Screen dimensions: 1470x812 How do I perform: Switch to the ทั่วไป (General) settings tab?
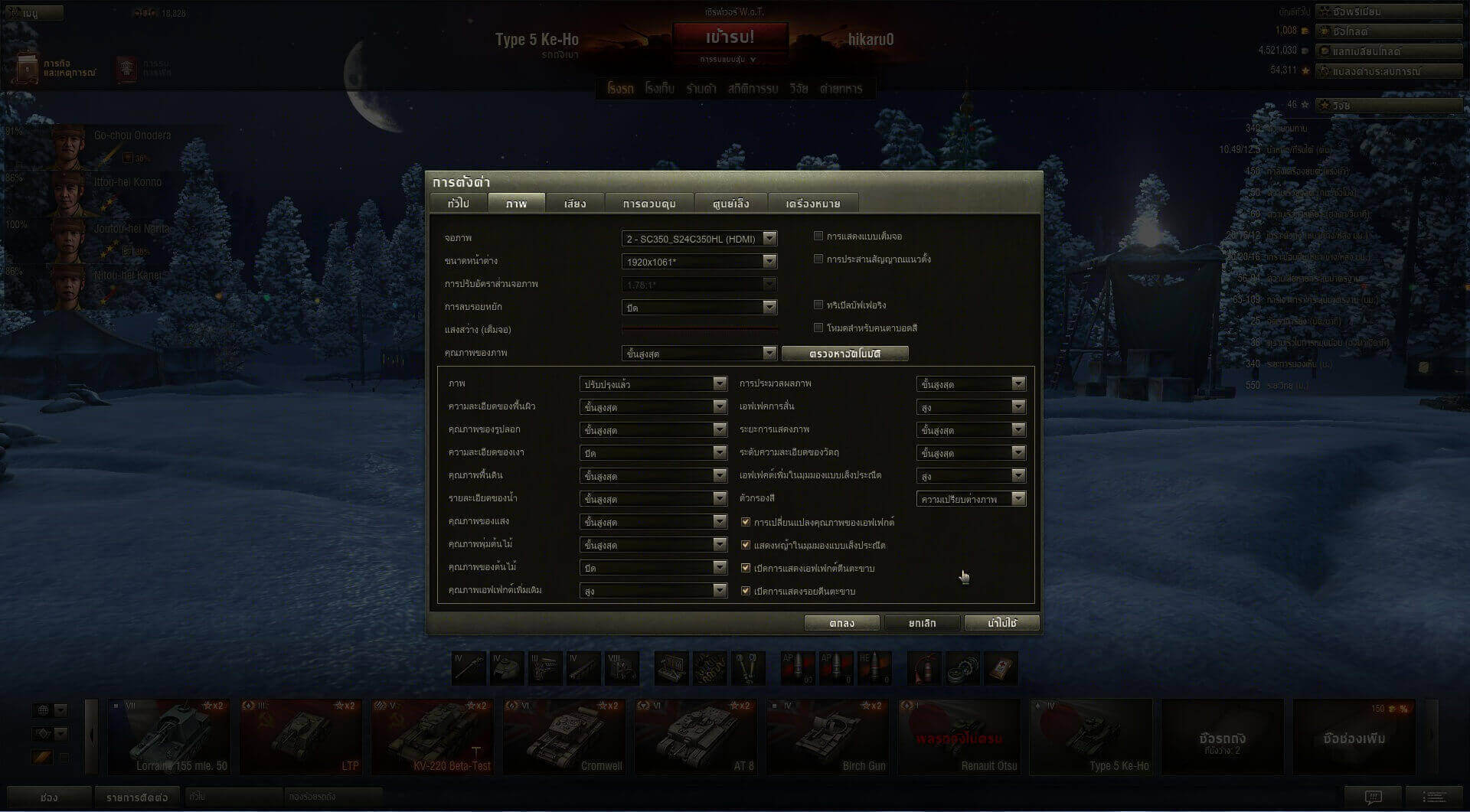pyautogui.click(x=458, y=204)
